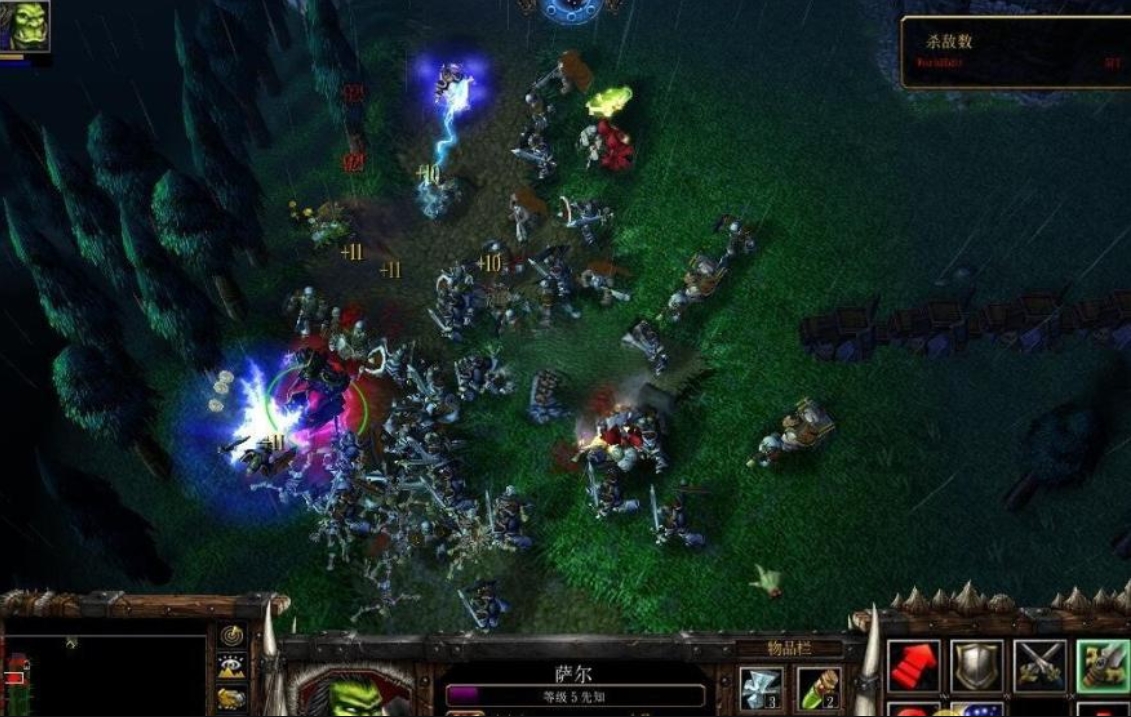The width and height of the screenshot is (1131, 717).
Task: Activate the minimap signal ping button
Action: coord(232,636)
